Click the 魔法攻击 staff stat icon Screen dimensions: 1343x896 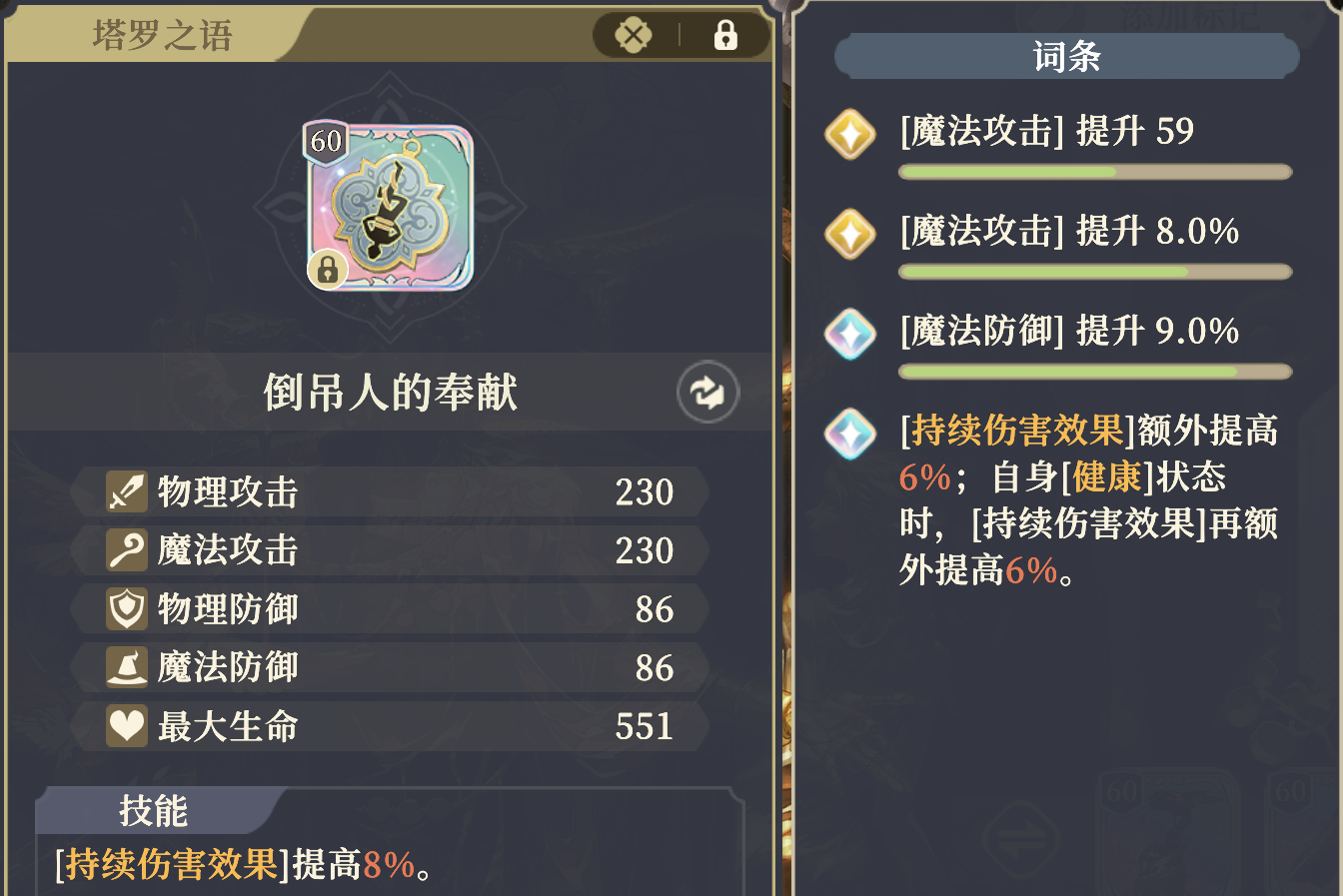[129, 549]
